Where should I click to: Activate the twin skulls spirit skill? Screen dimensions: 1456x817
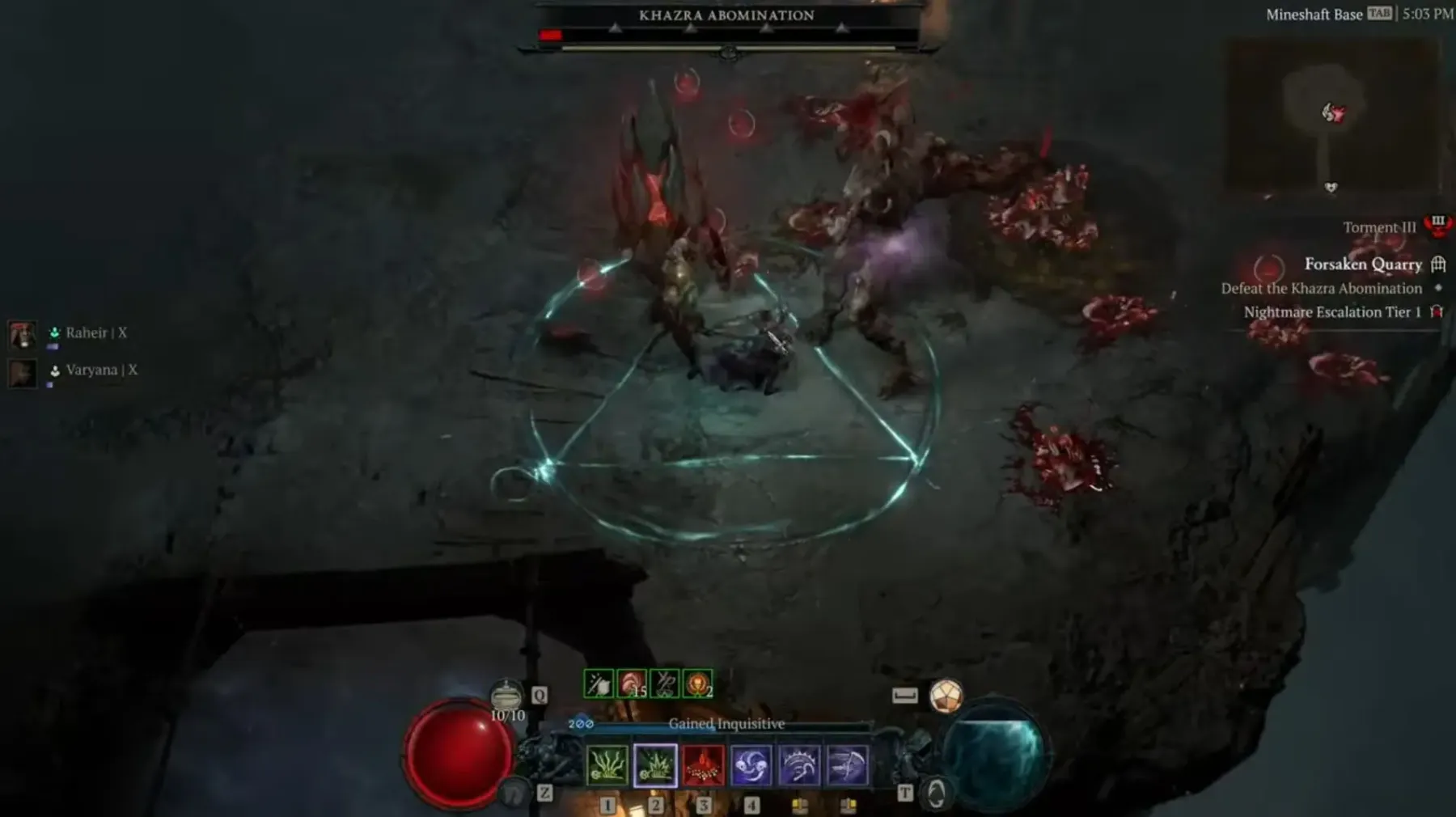(x=751, y=765)
